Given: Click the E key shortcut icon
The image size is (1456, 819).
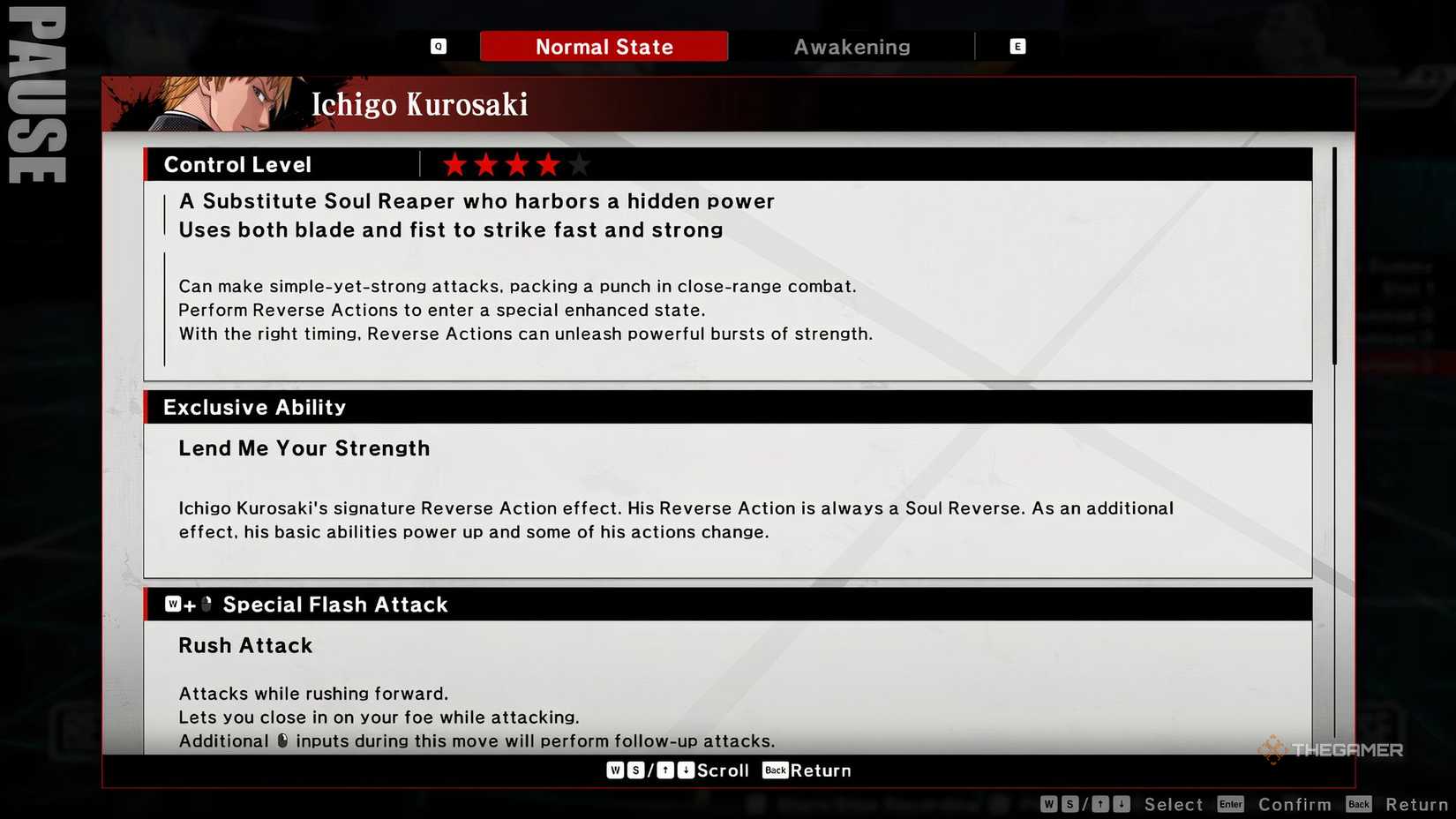Looking at the screenshot, I should pyautogui.click(x=1017, y=46).
